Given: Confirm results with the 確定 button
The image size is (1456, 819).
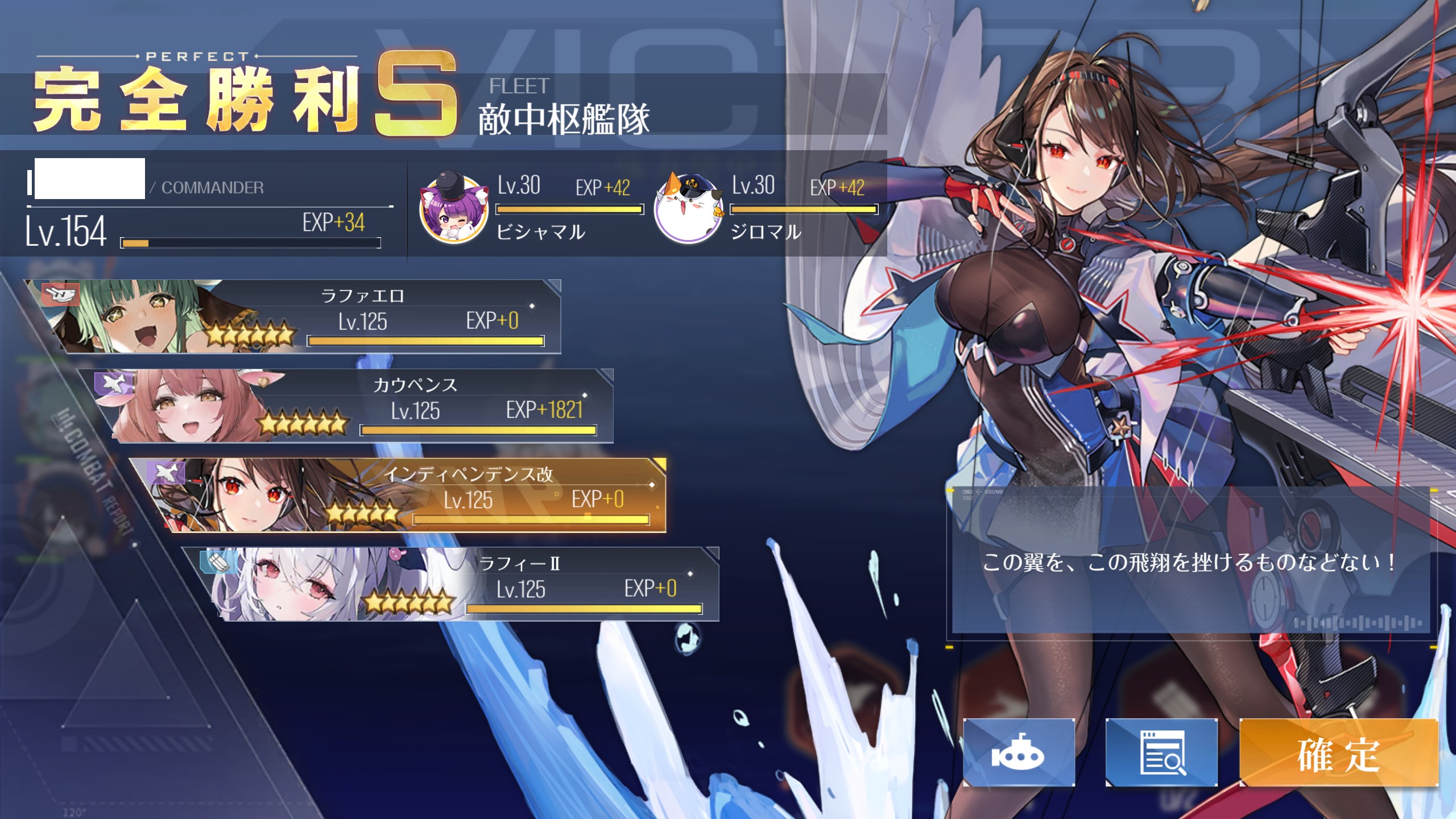Looking at the screenshot, I should (x=1338, y=754).
